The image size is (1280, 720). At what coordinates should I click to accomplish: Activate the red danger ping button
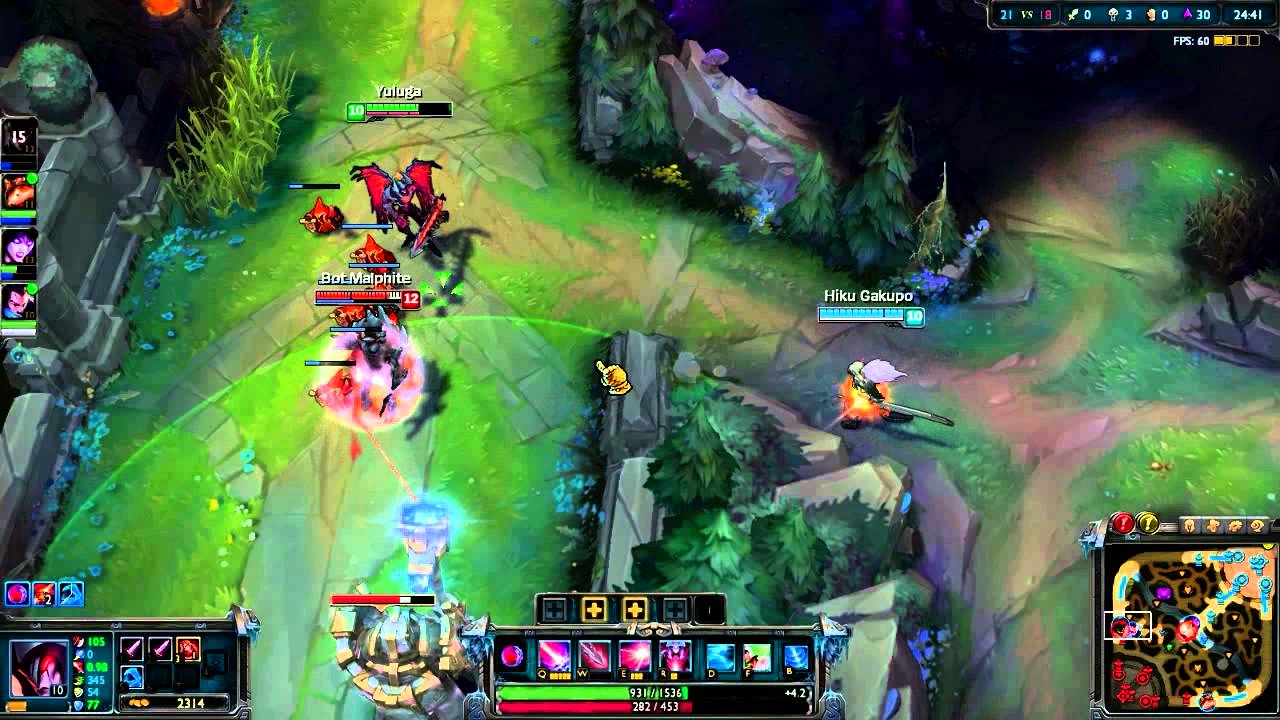coord(1123,523)
